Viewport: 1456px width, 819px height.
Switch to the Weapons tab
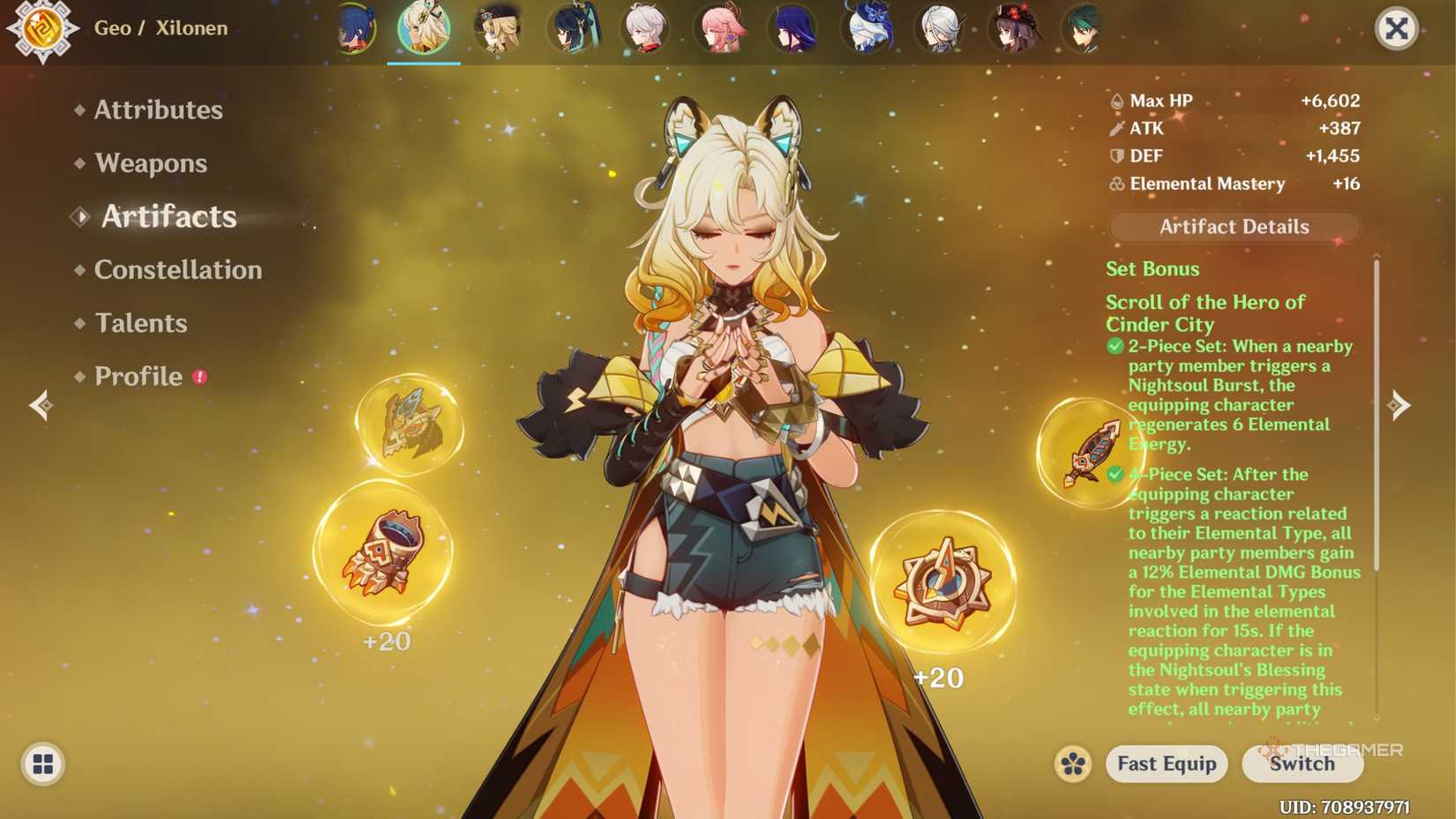click(x=151, y=163)
